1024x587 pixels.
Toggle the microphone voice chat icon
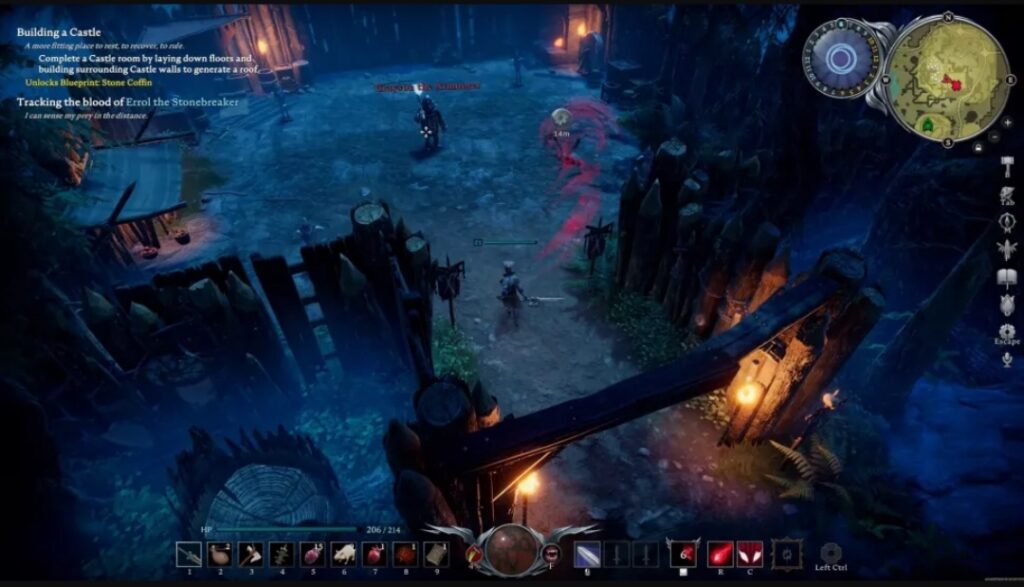tap(1007, 360)
